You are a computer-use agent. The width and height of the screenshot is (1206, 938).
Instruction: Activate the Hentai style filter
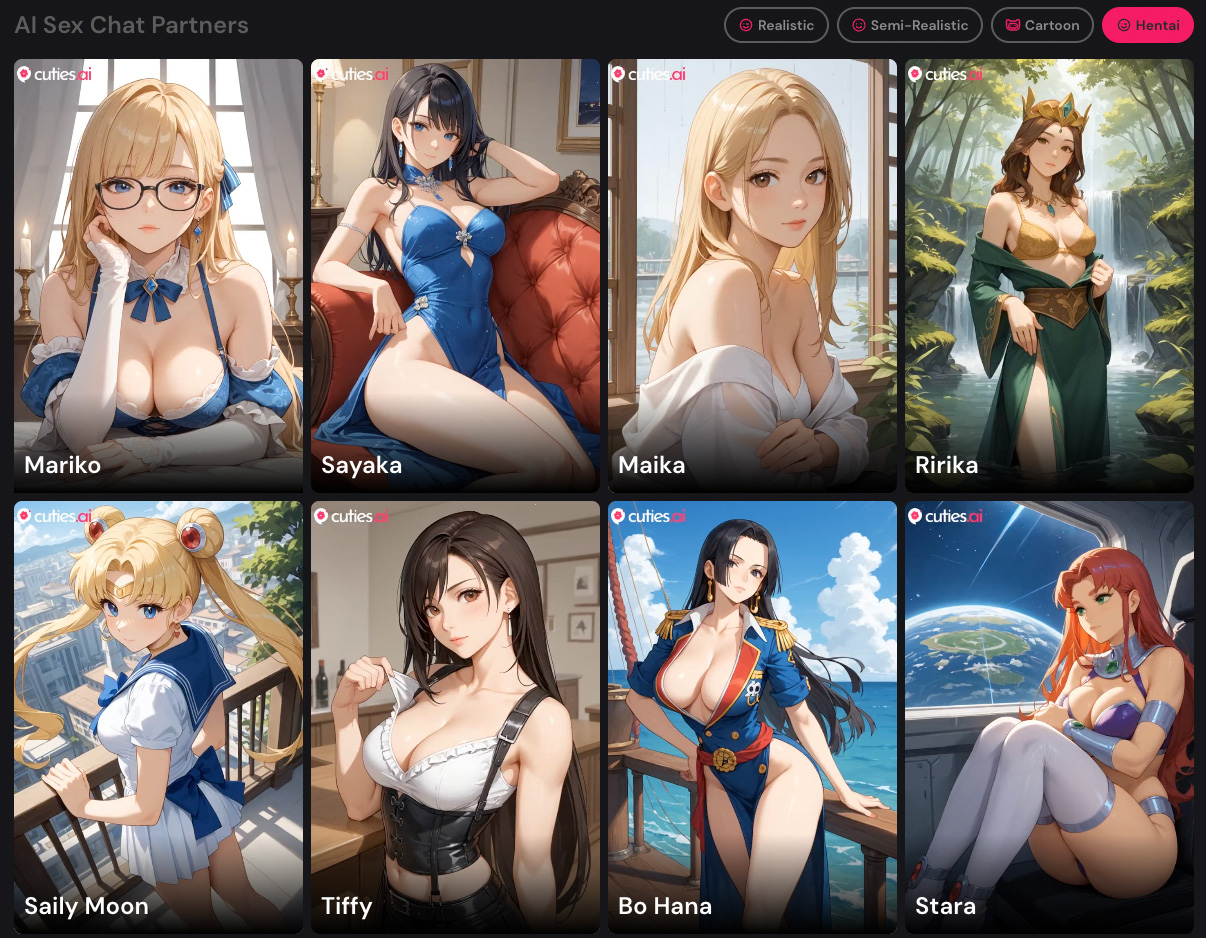tap(1147, 25)
